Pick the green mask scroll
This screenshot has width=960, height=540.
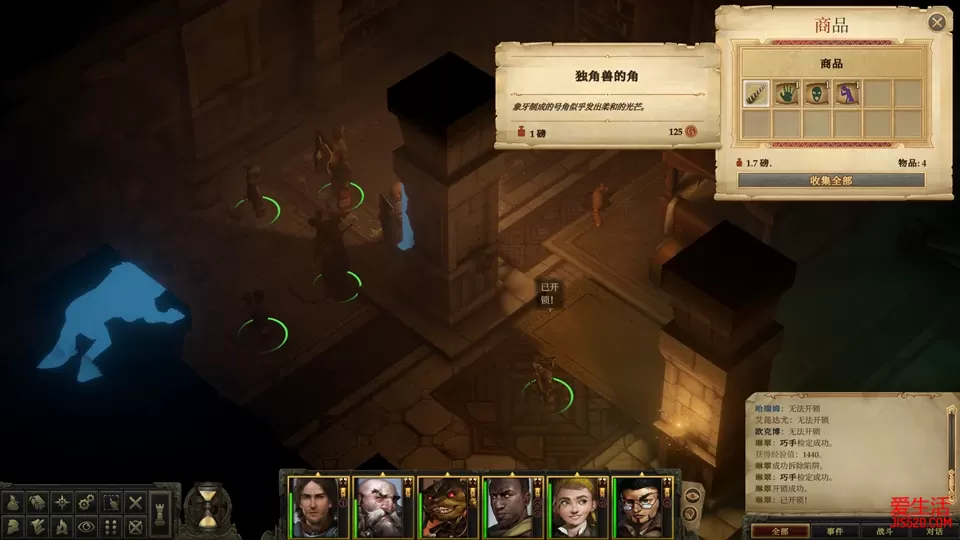817,93
